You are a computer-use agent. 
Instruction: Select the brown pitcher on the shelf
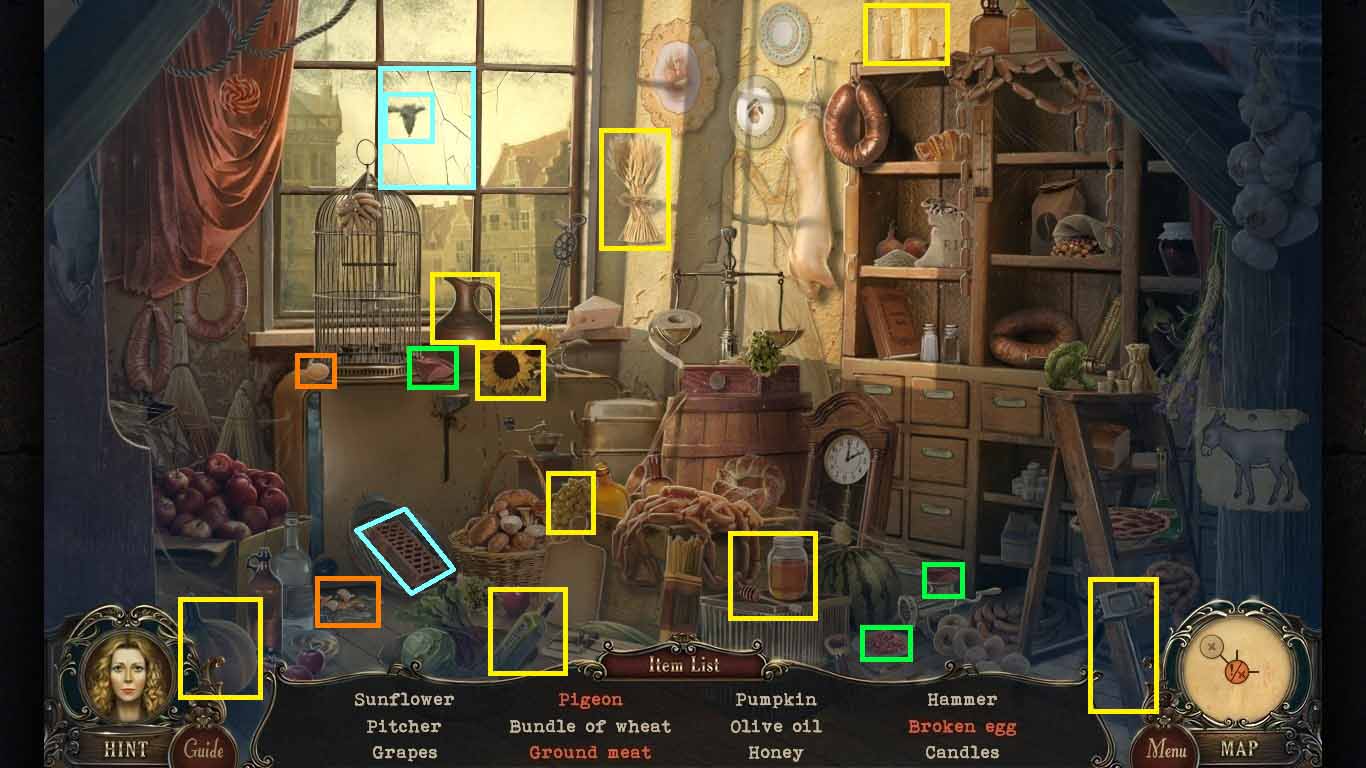466,307
